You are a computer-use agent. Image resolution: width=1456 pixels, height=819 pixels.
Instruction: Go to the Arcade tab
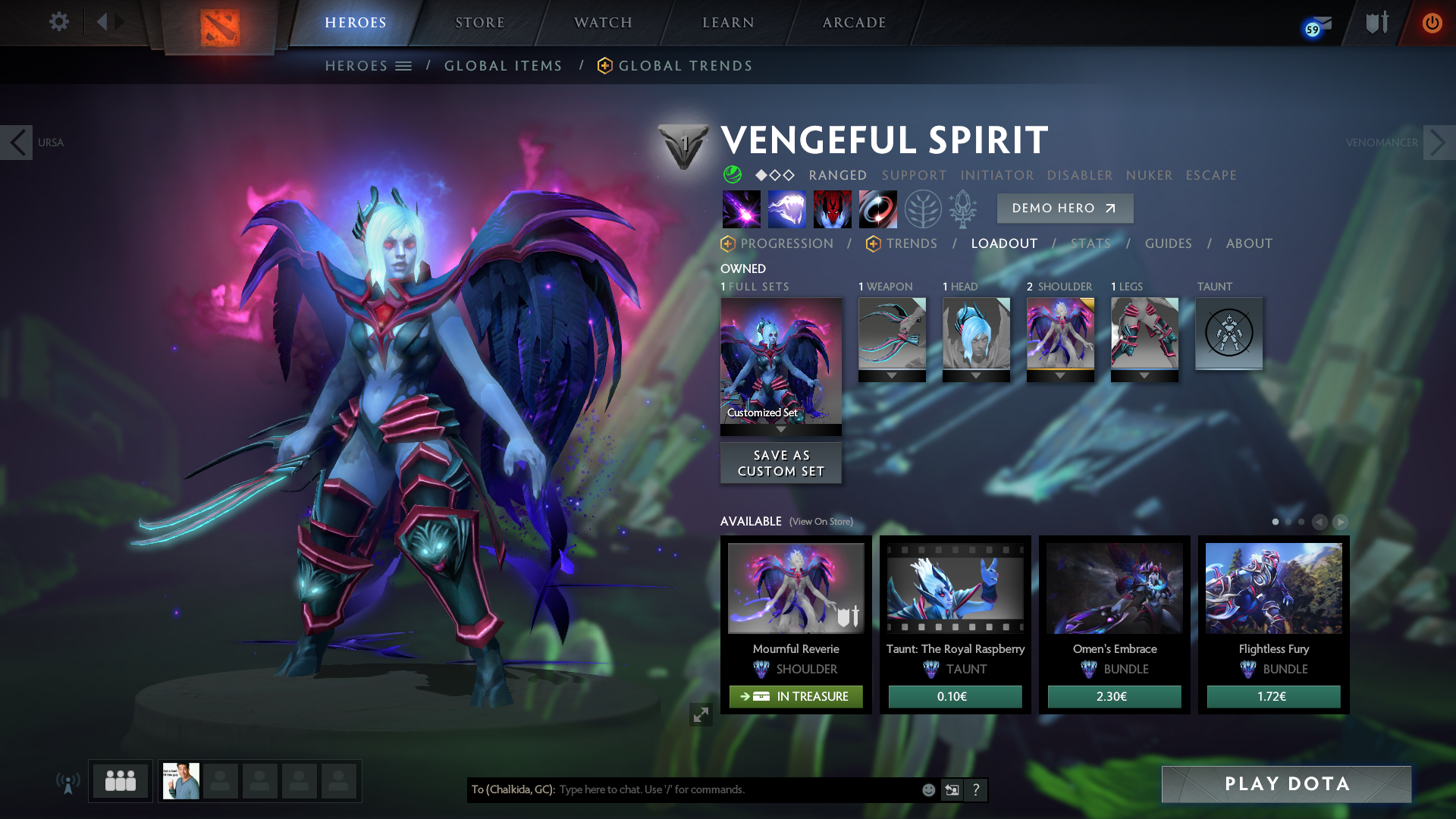point(854,23)
